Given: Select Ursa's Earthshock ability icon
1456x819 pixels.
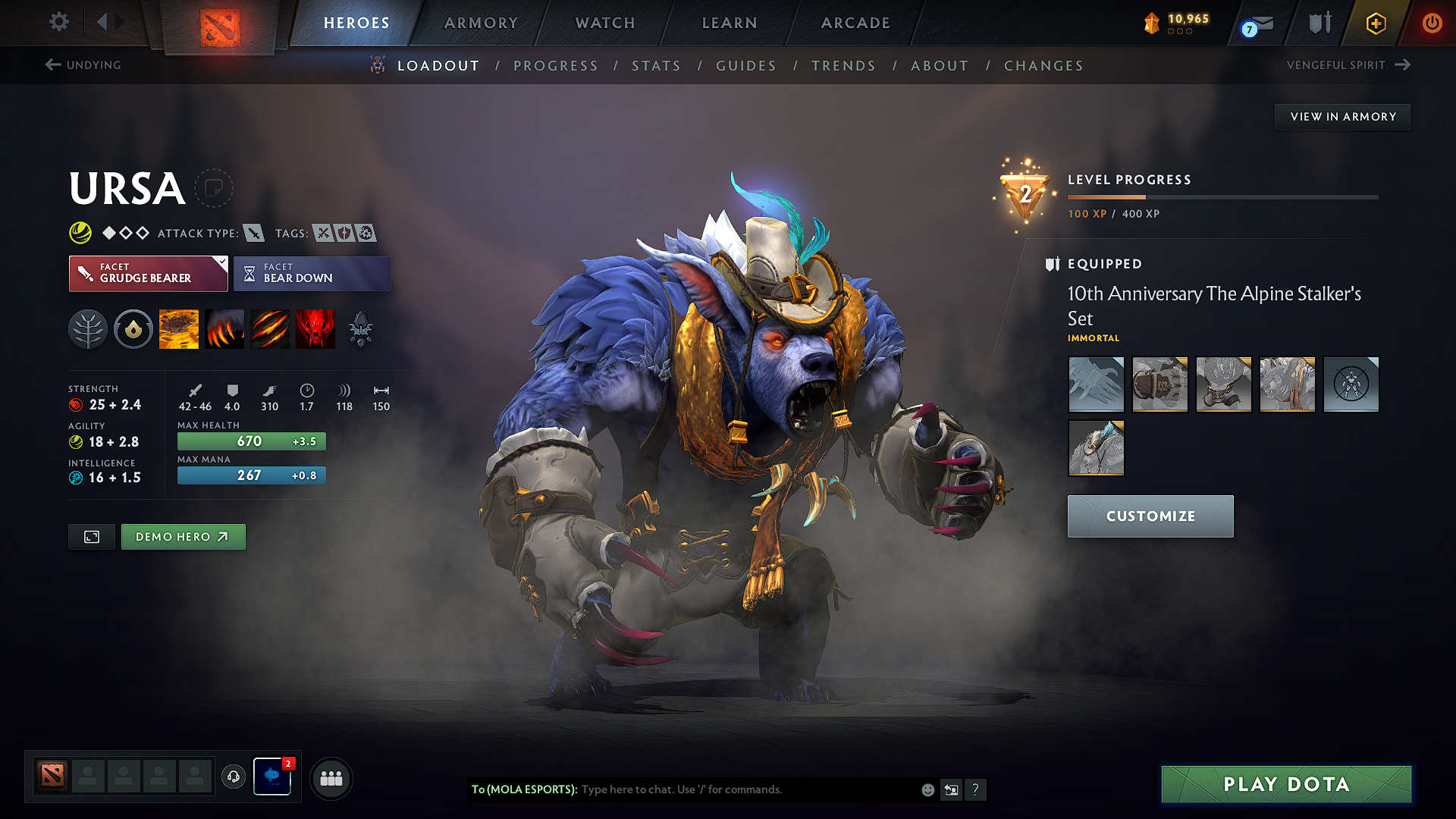Looking at the screenshot, I should click(x=179, y=328).
